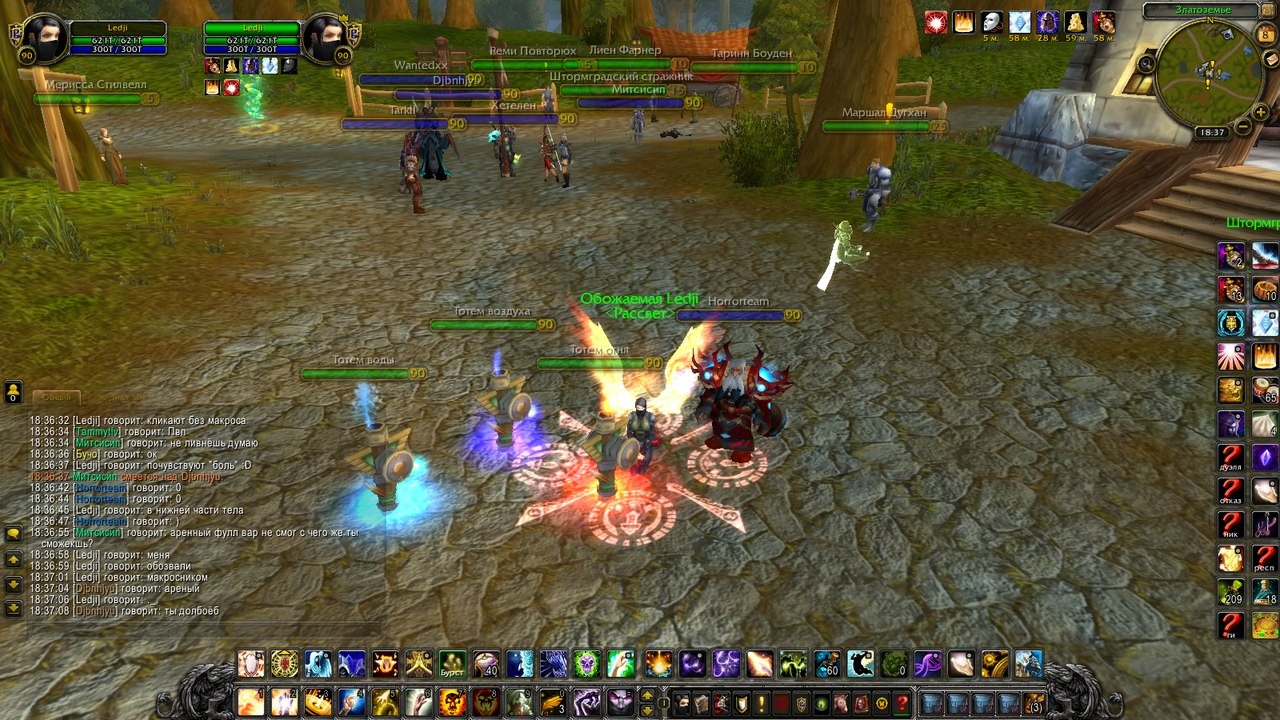The width and height of the screenshot is (1280, 720).
Task: Click the minimap zoom-out minus button
Action: [1243, 127]
